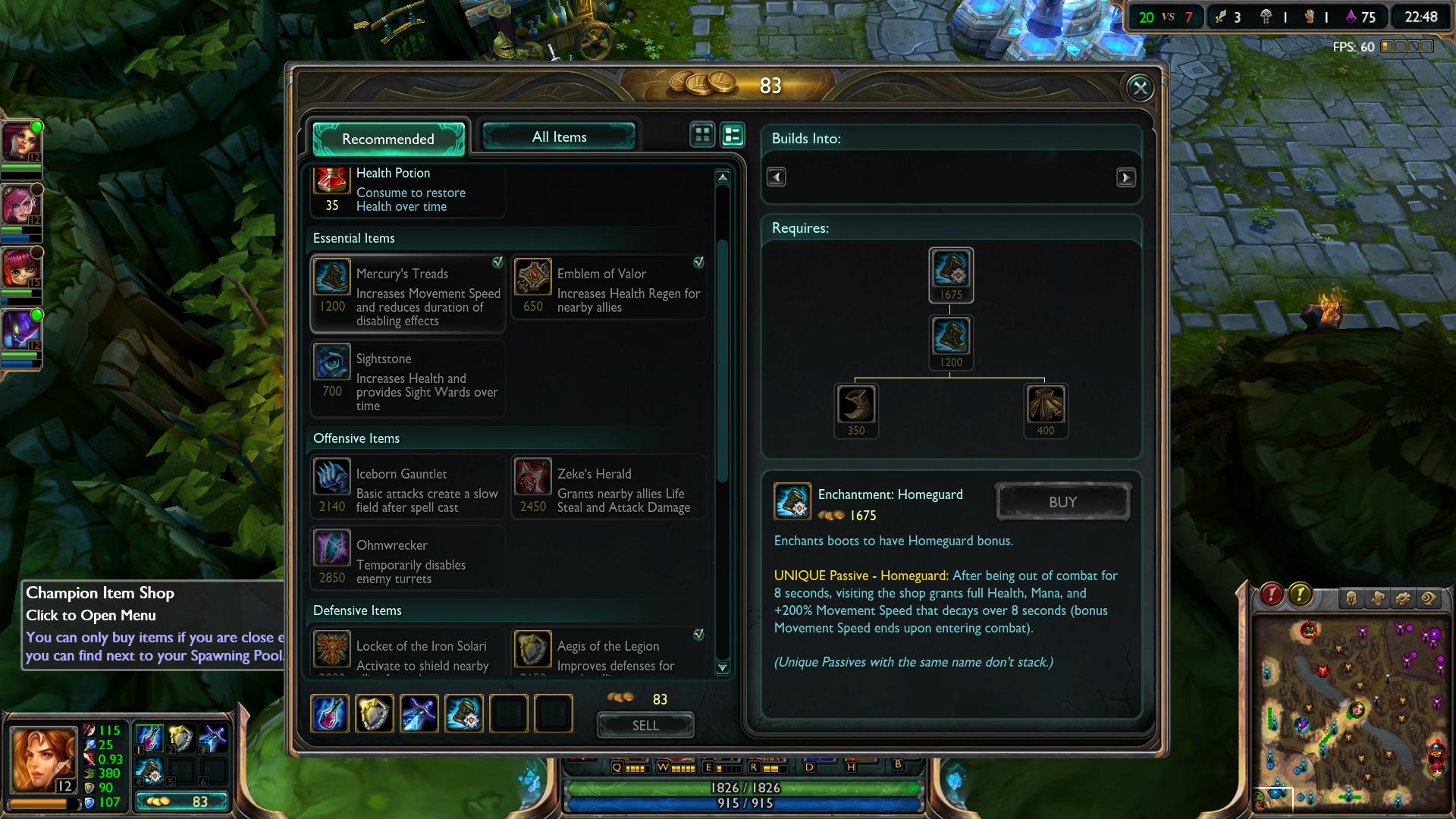Image resolution: width=1456 pixels, height=819 pixels.
Task: Select the Sightstone item entry
Action: [x=408, y=379]
